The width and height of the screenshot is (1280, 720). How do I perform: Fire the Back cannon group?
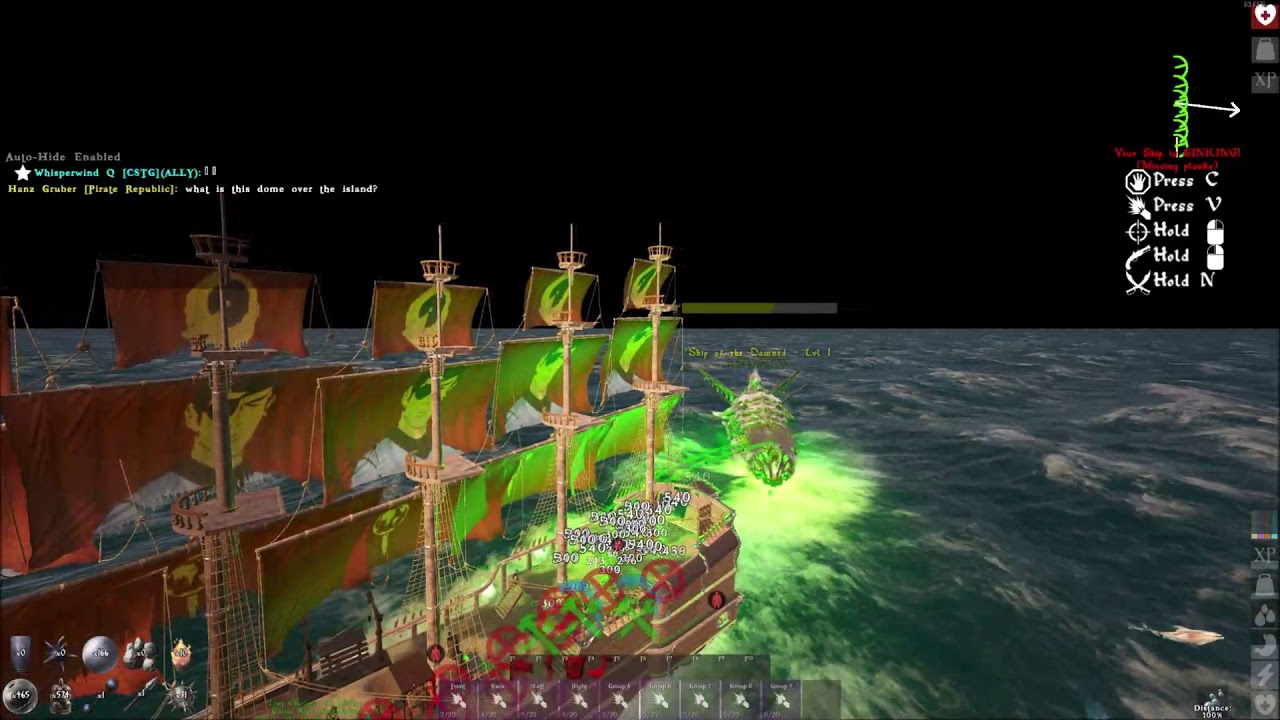coord(498,699)
